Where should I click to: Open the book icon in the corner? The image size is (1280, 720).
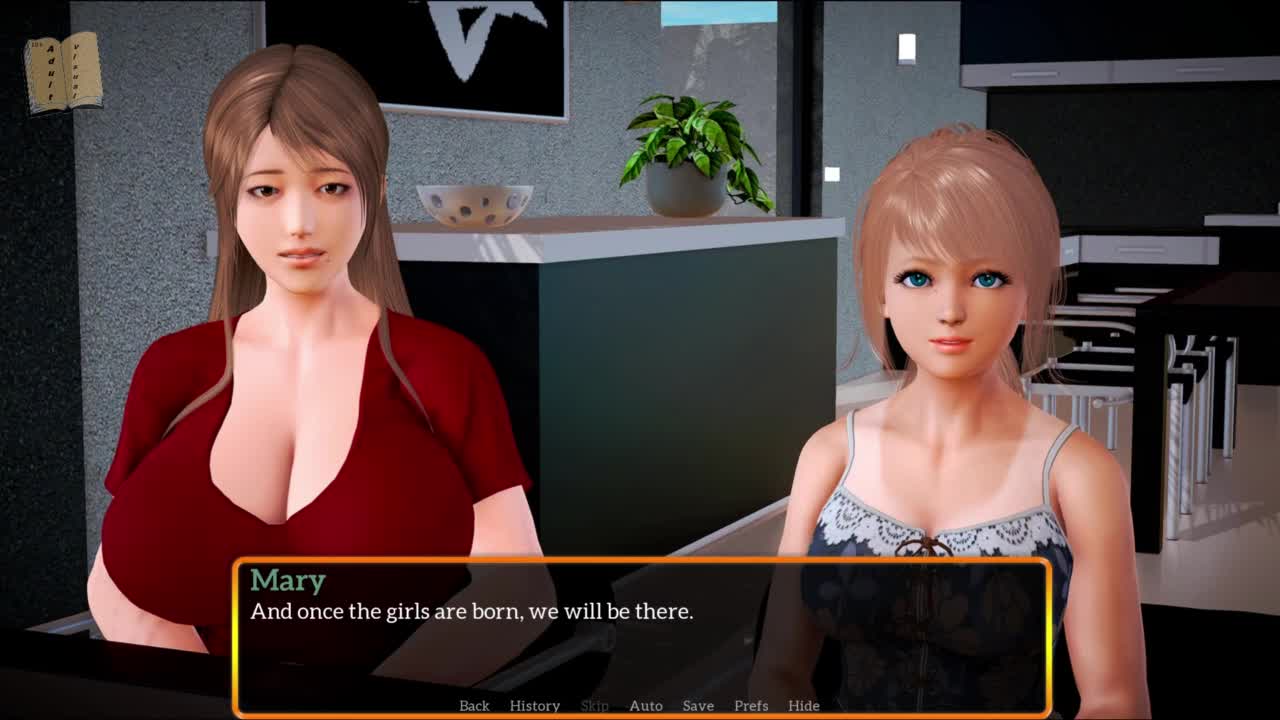(64, 71)
